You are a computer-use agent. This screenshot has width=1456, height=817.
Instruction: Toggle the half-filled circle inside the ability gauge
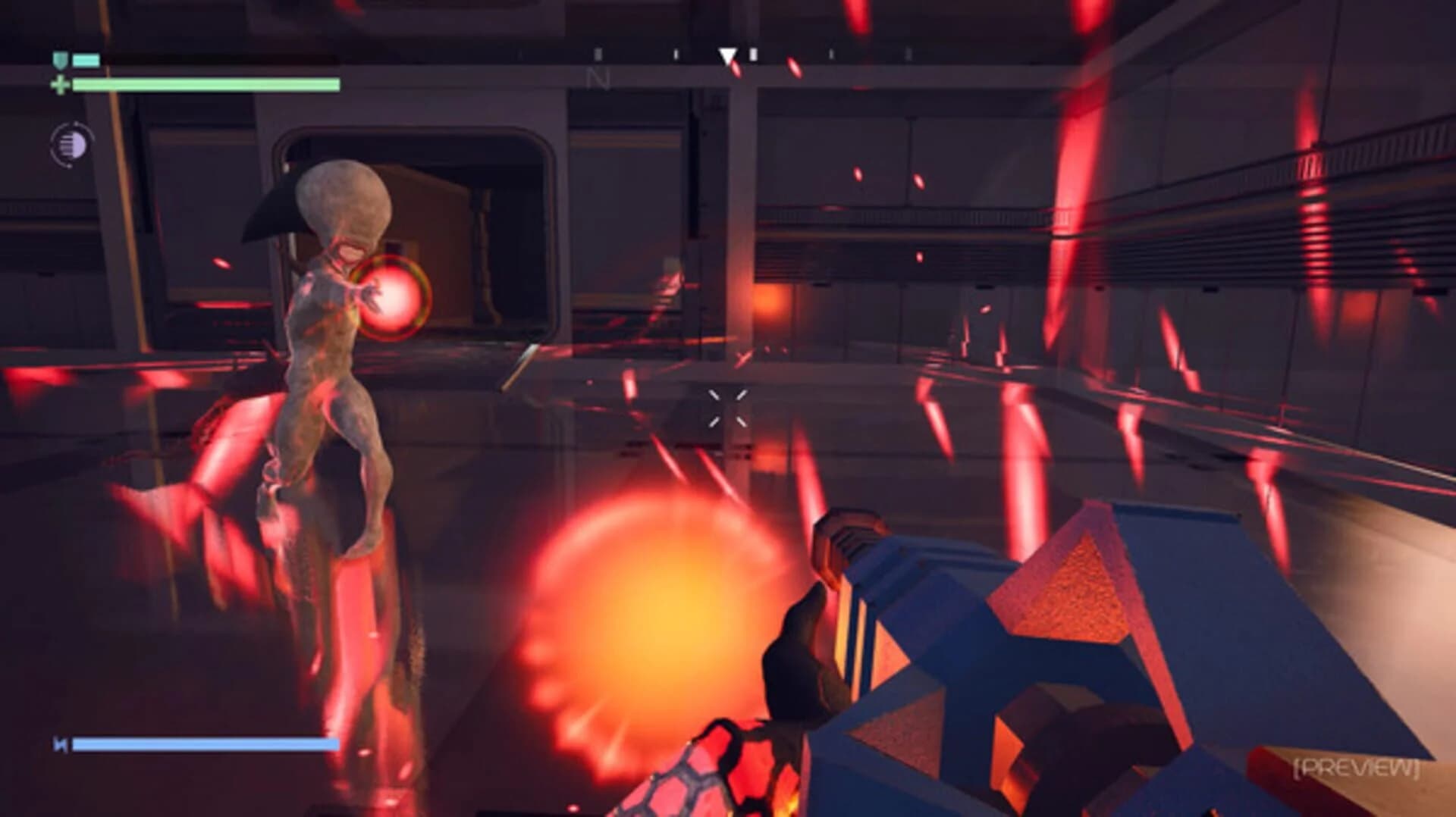tap(74, 145)
